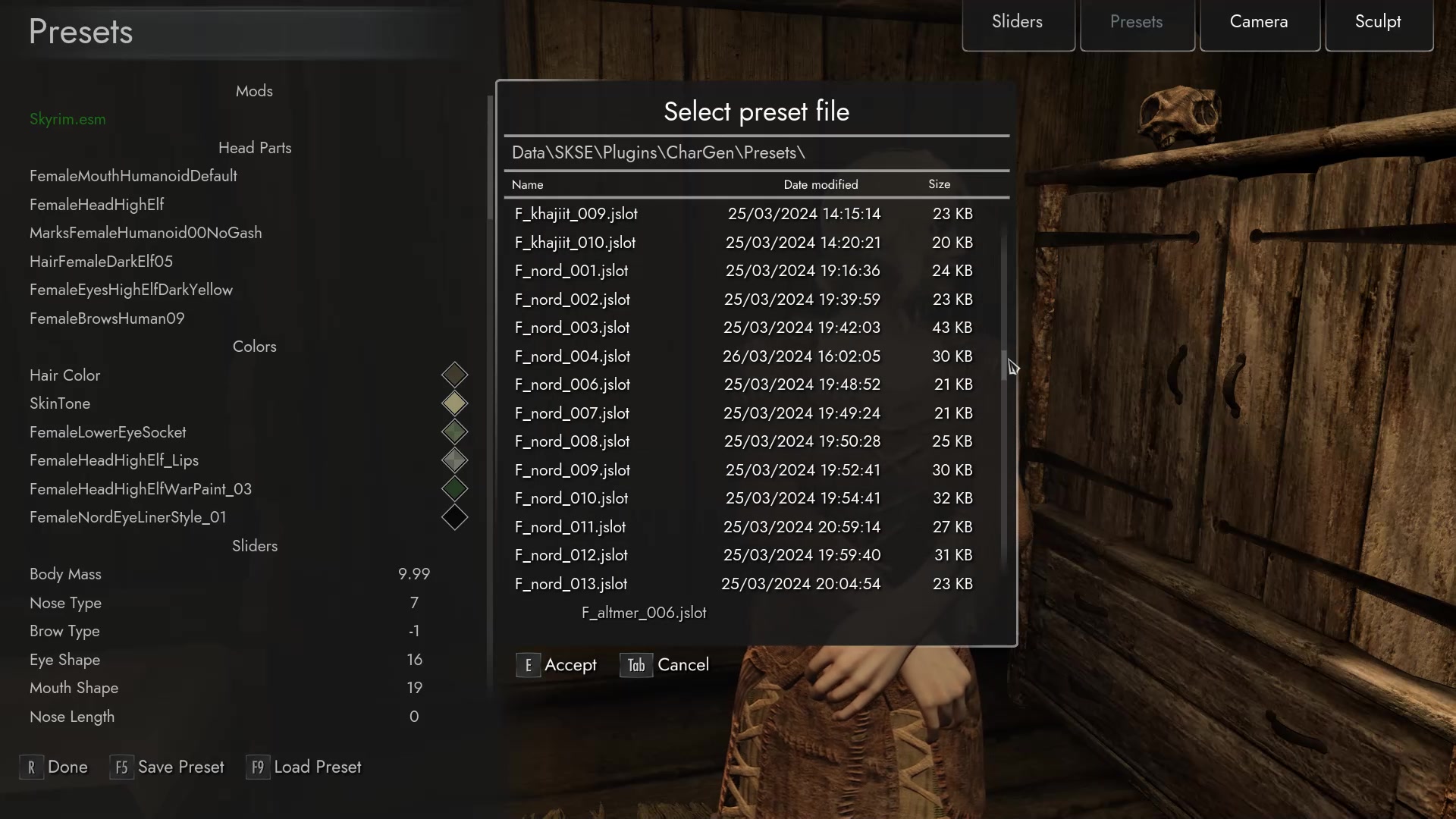Open the FemaleLowerEyeSocket color swatch

click(454, 431)
